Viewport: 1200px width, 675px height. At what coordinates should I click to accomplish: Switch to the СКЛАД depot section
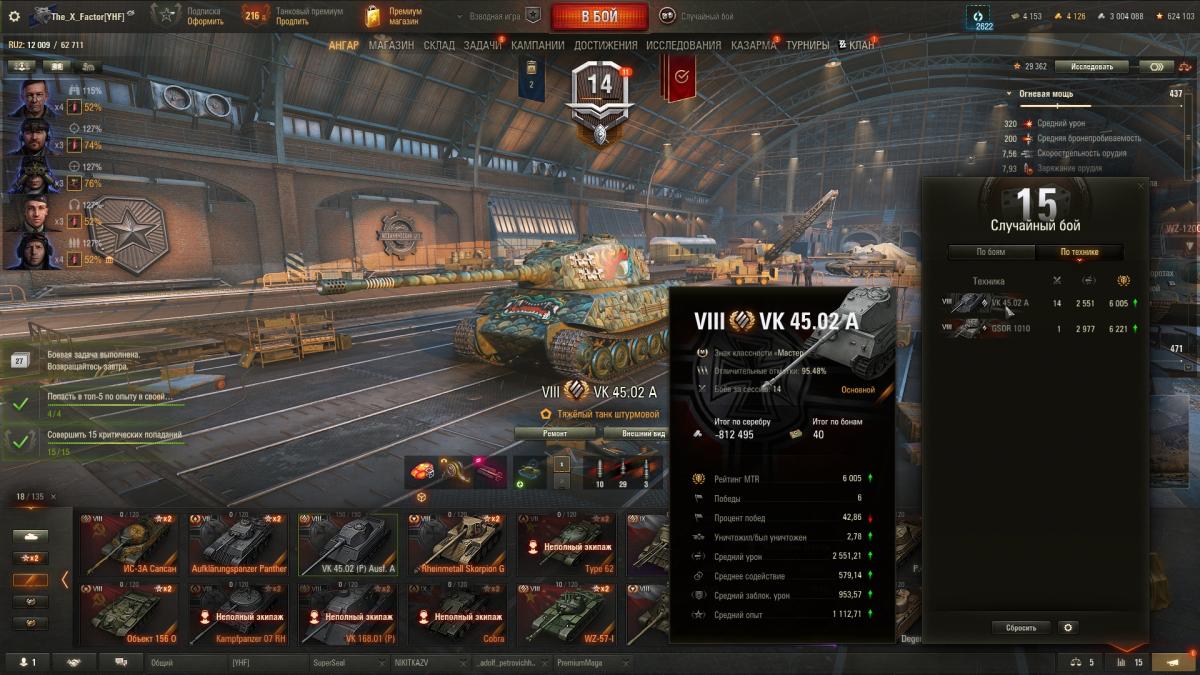tap(439, 45)
